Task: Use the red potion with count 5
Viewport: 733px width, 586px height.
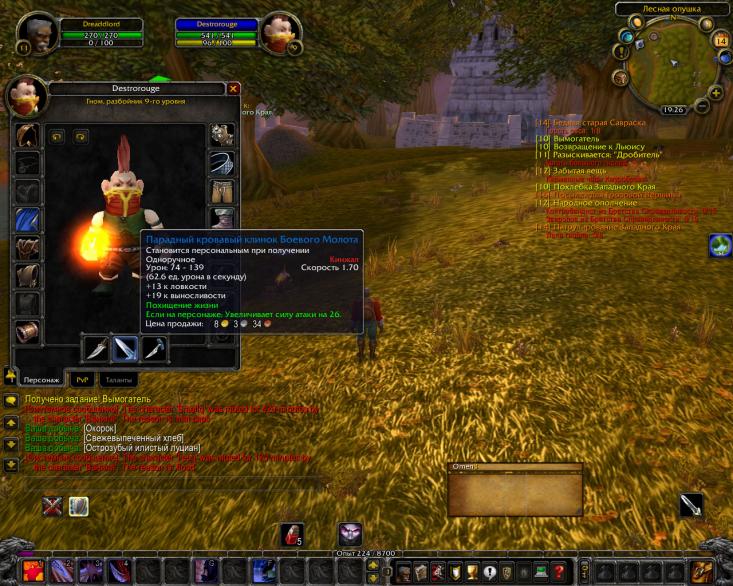Action: click(x=292, y=534)
